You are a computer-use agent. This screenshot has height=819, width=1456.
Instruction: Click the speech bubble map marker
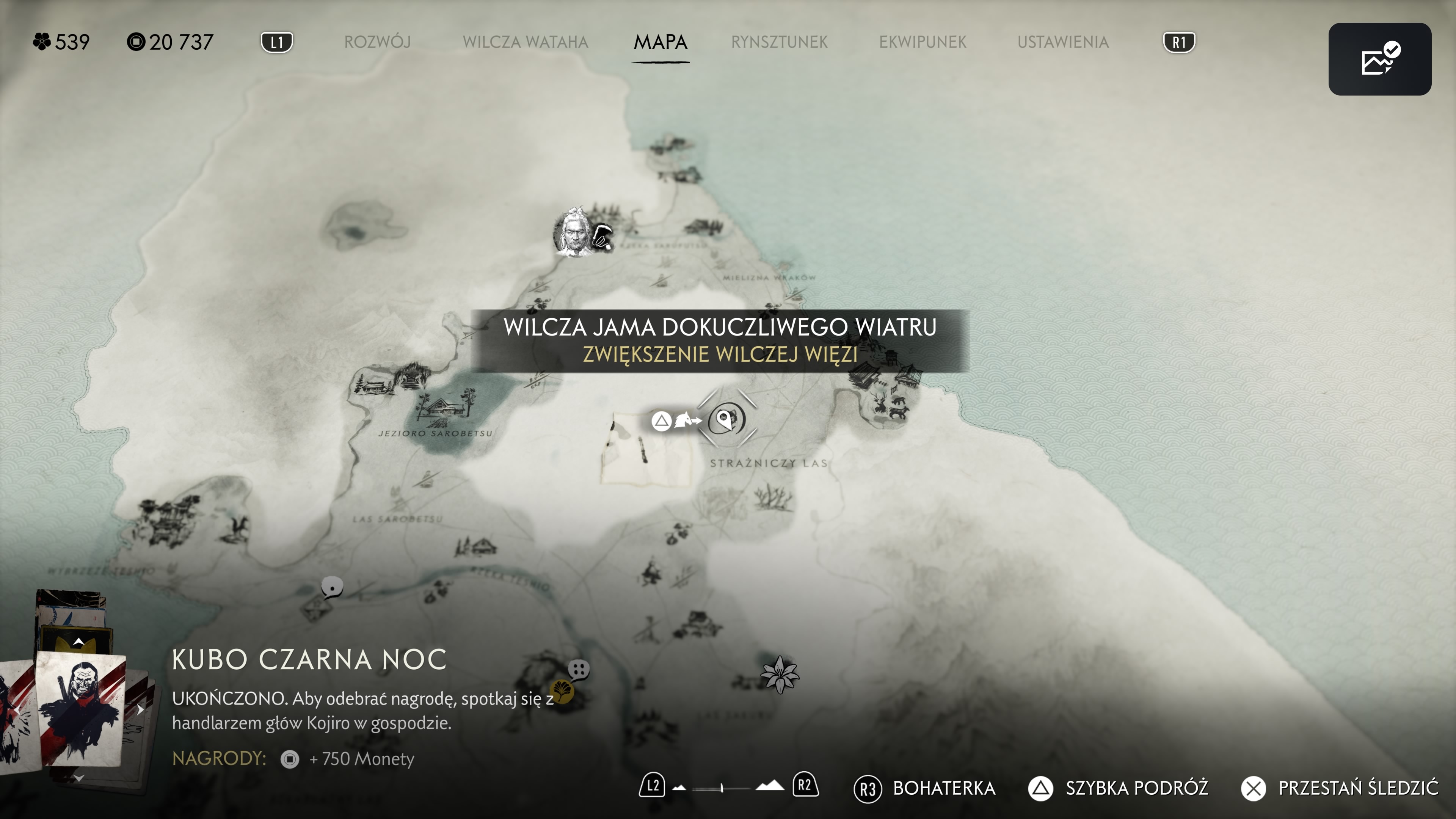point(332,587)
